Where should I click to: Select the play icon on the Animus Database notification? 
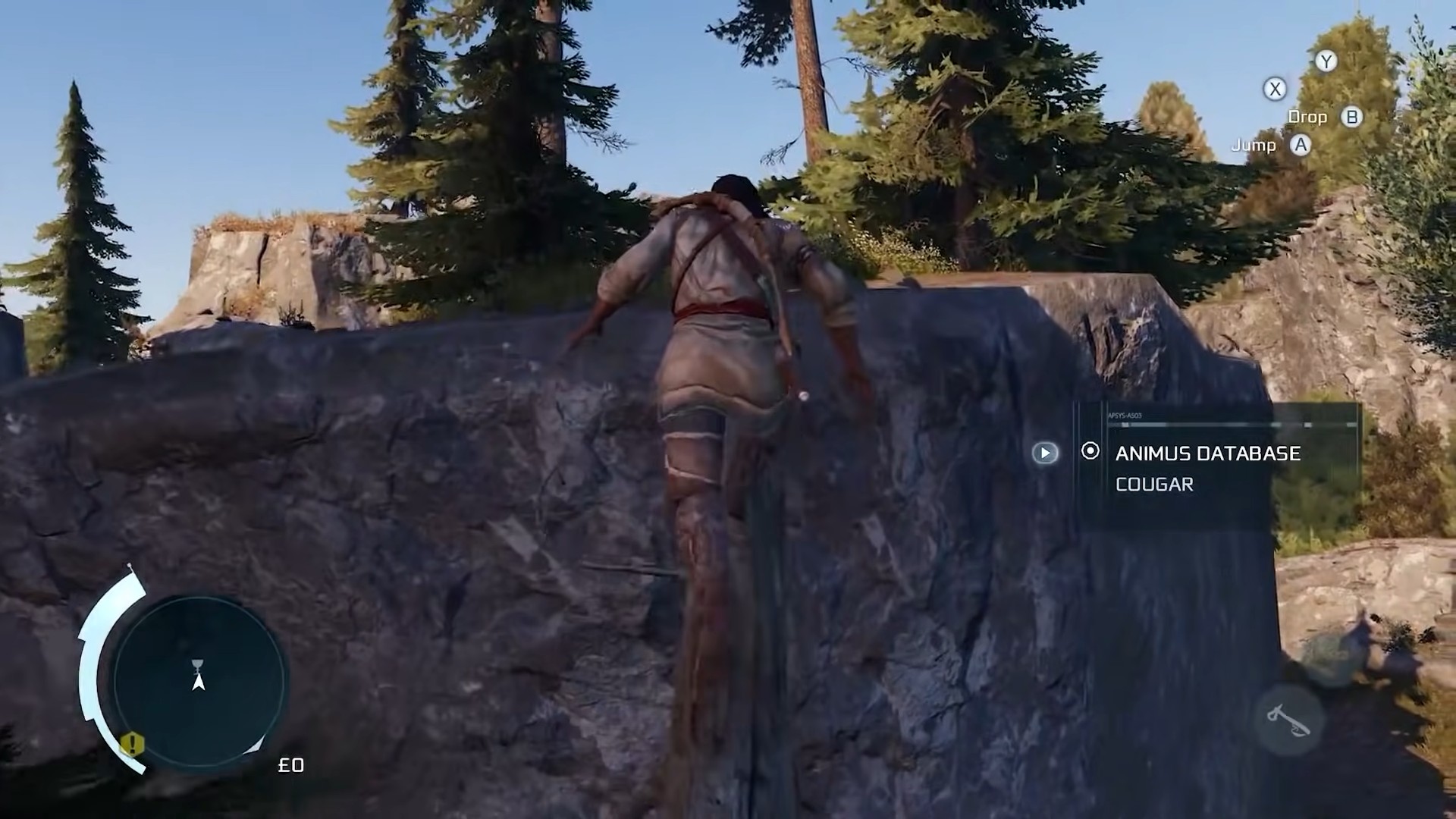1046,453
